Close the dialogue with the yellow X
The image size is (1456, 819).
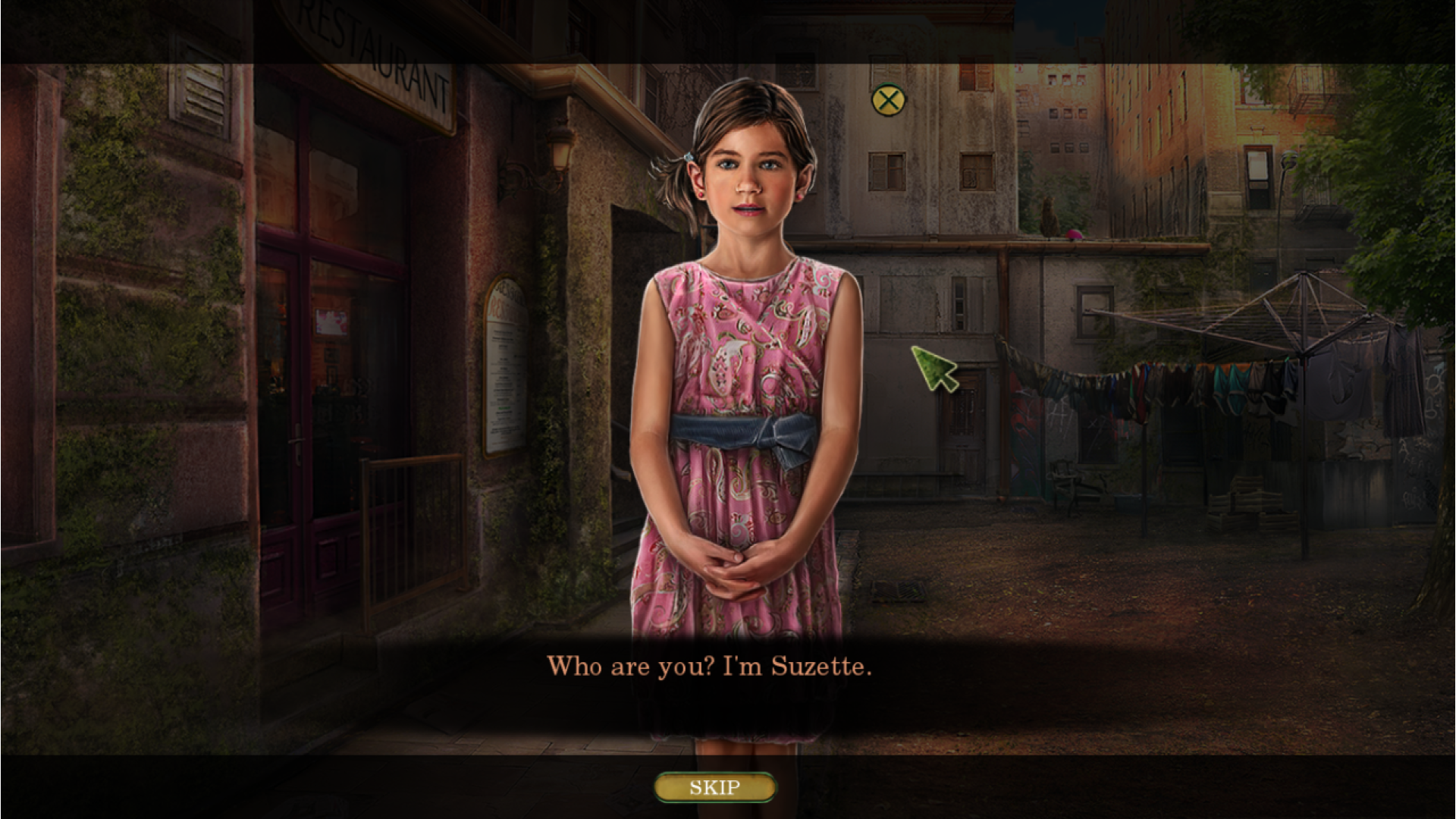pos(888,100)
